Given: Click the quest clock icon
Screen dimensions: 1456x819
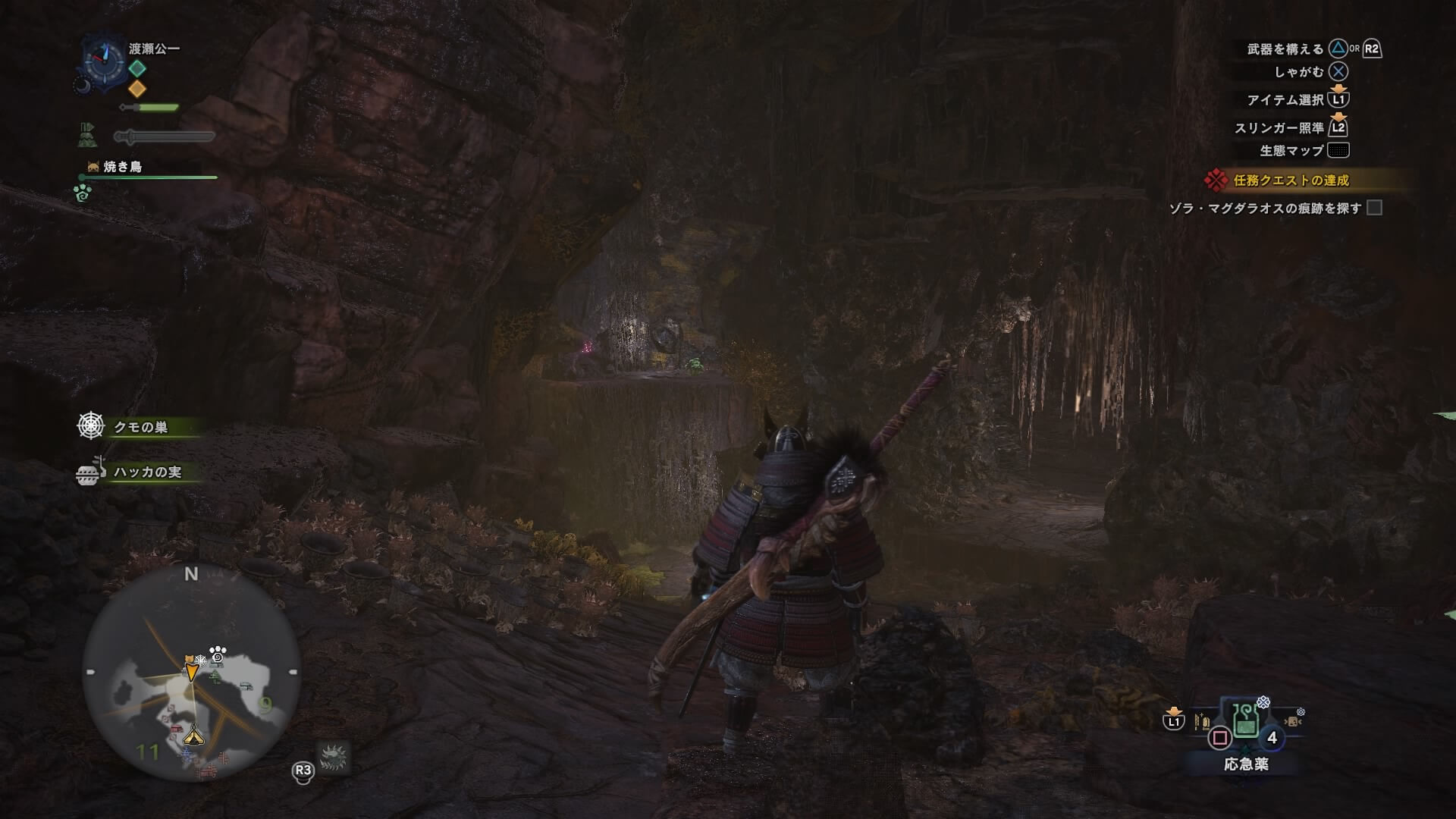Looking at the screenshot, I should pyautogui.click(x=103, y=58).
